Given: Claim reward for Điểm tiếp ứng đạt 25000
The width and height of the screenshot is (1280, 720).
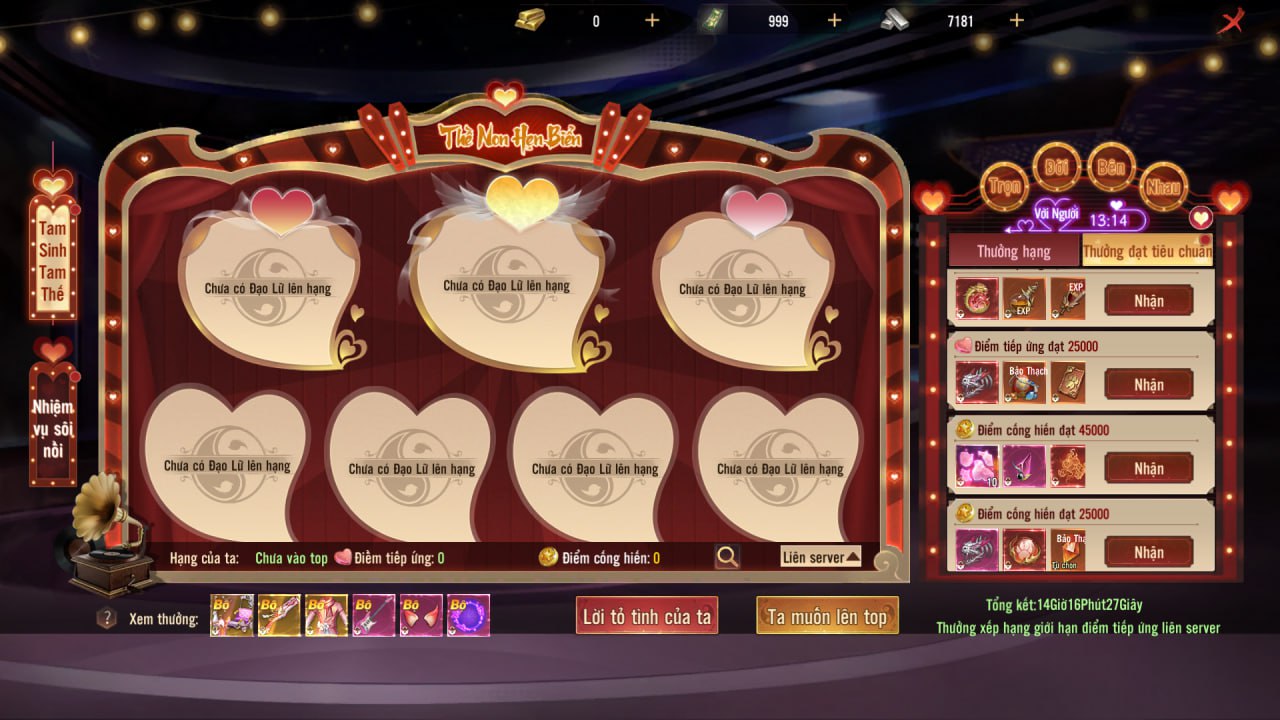Looking at the screenshot, I should click(1148, 384).
